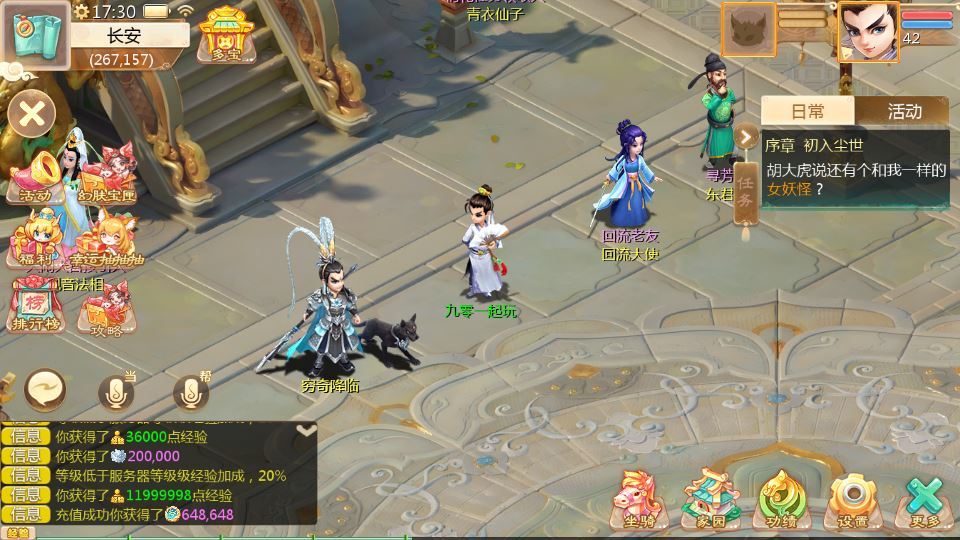Open the chat bubble button
Image resolution: width=960 pixels, height=540 pixels.
[x=45, y=389]
